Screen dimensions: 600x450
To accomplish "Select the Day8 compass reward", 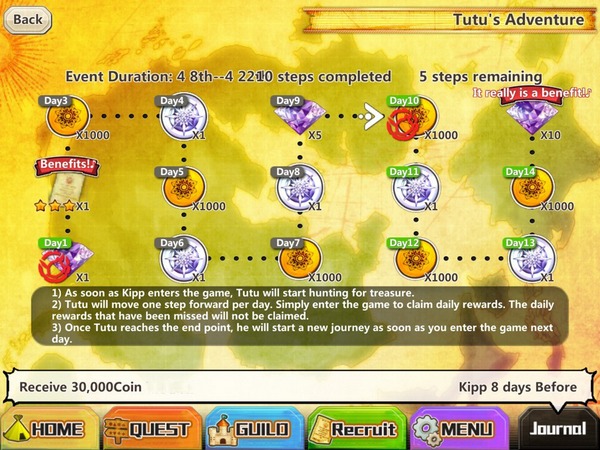I will coord(297,188).
